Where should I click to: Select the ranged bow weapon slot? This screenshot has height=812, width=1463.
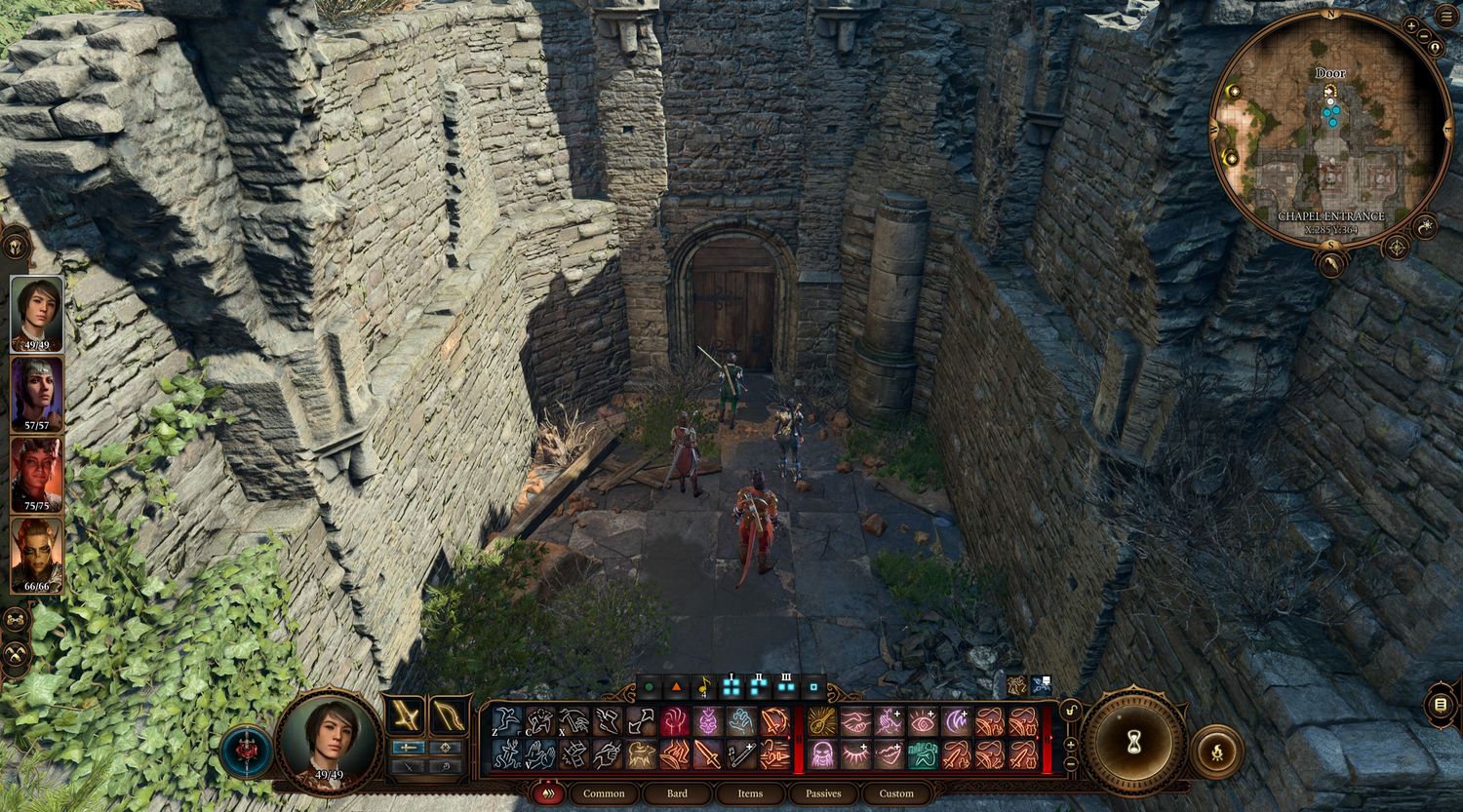click(x=450, y=715)
